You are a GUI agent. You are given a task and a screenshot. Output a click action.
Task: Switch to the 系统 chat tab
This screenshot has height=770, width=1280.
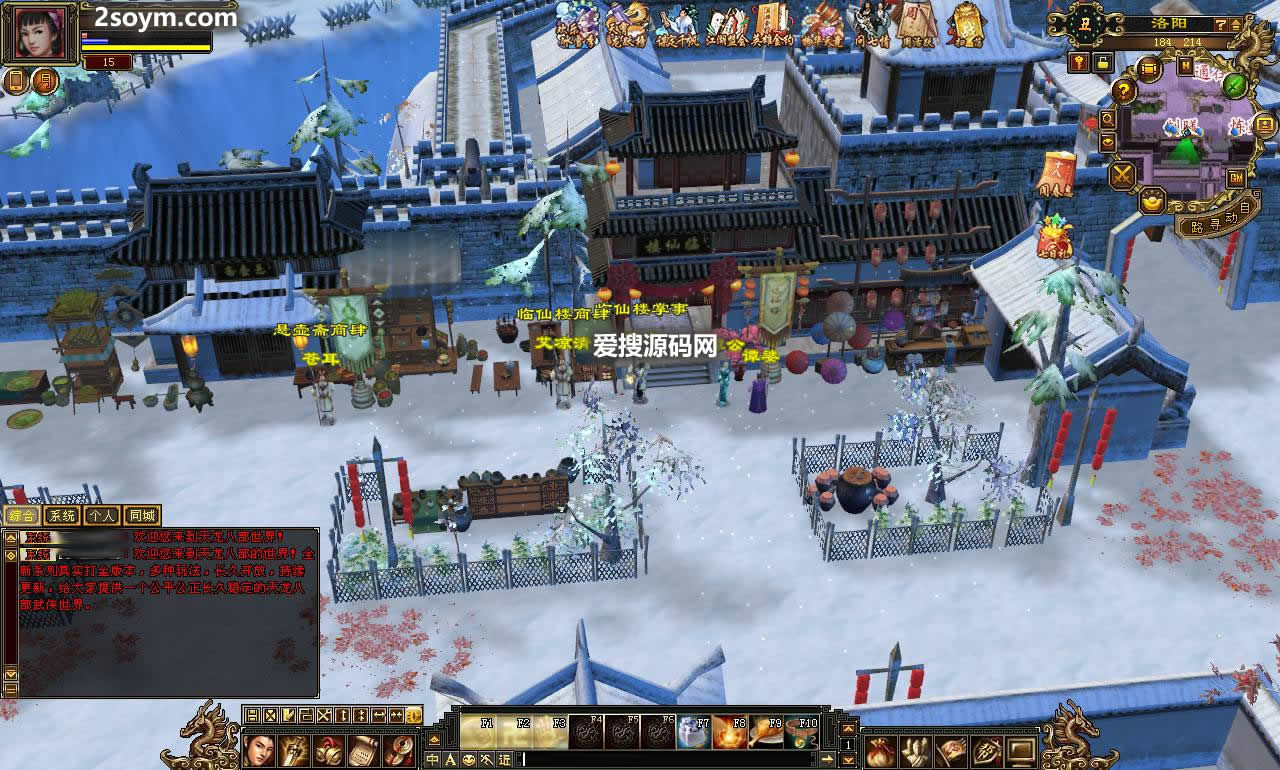[62, 516]
